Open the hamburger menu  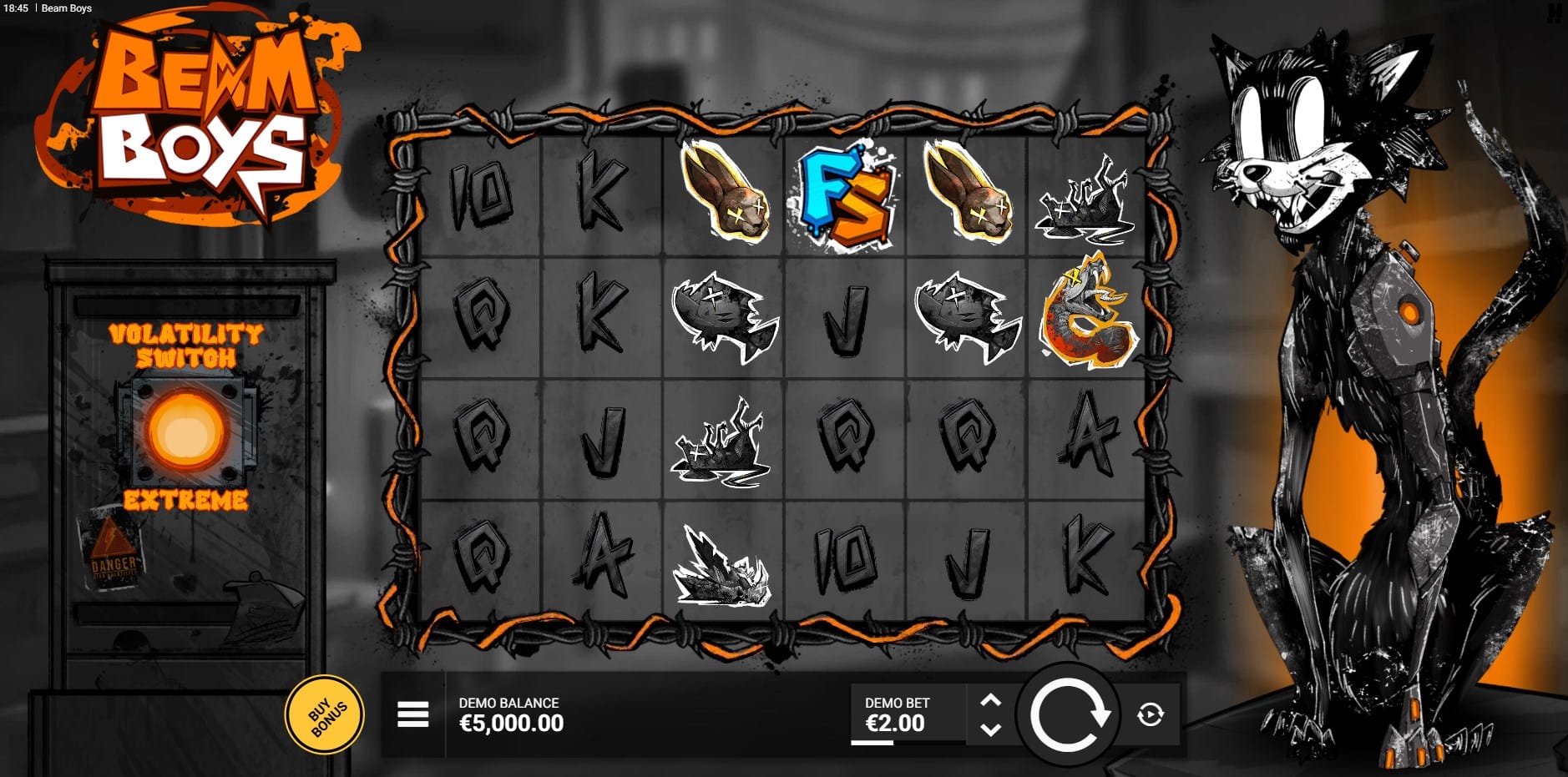coord(412,714)
